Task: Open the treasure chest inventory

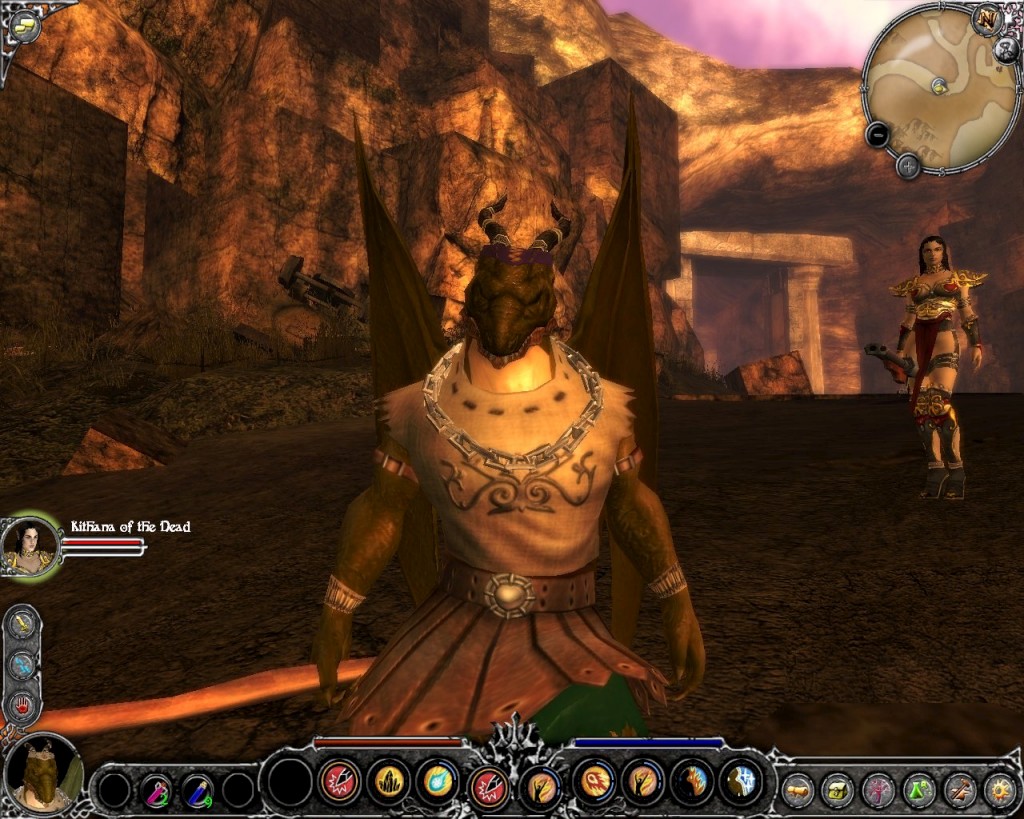Action: coord(837,790)
